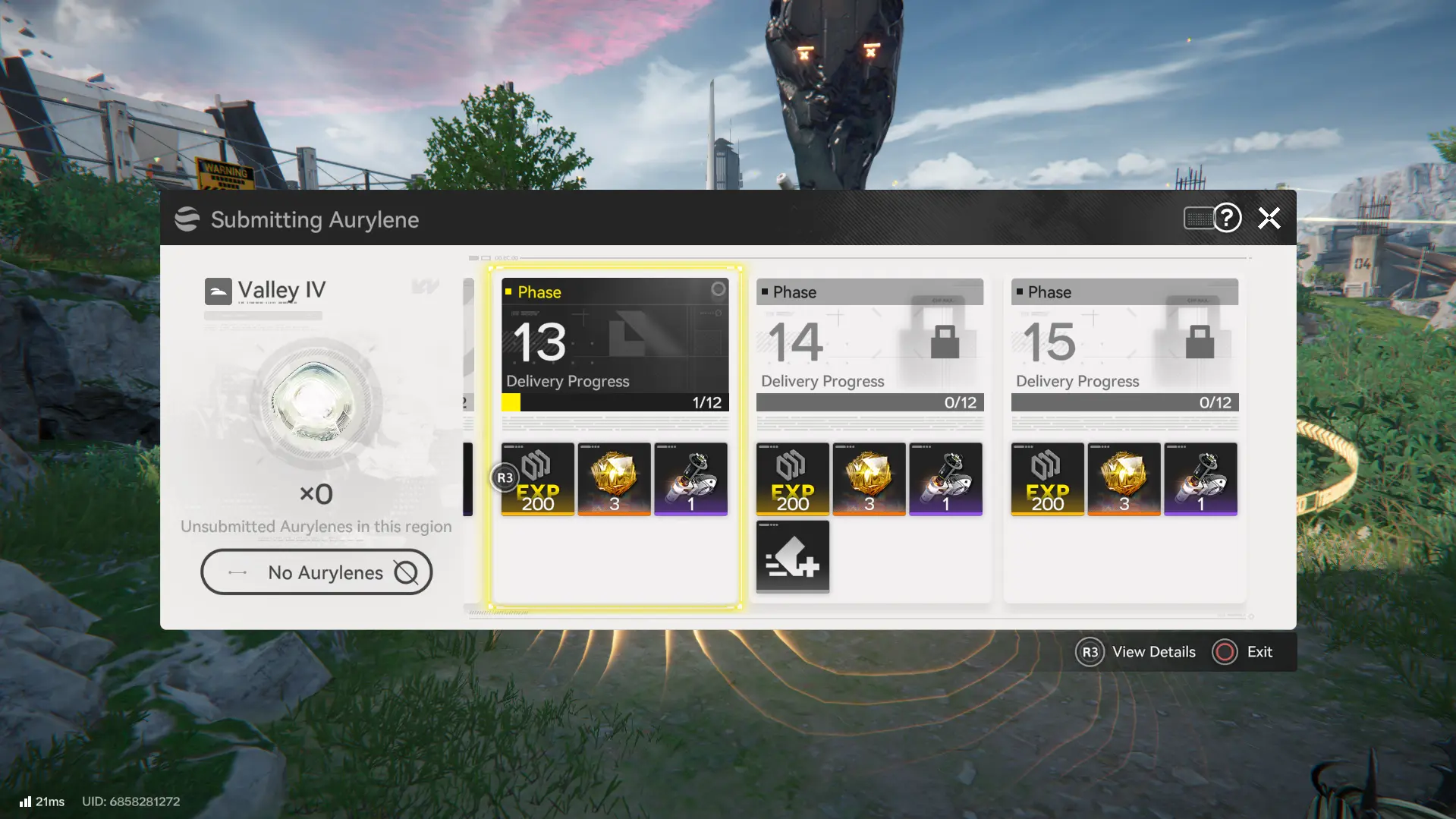Inspect Phase 14 white bonus reward icon
Screen dimensions: 1456x819
click(x=793, y=556)
